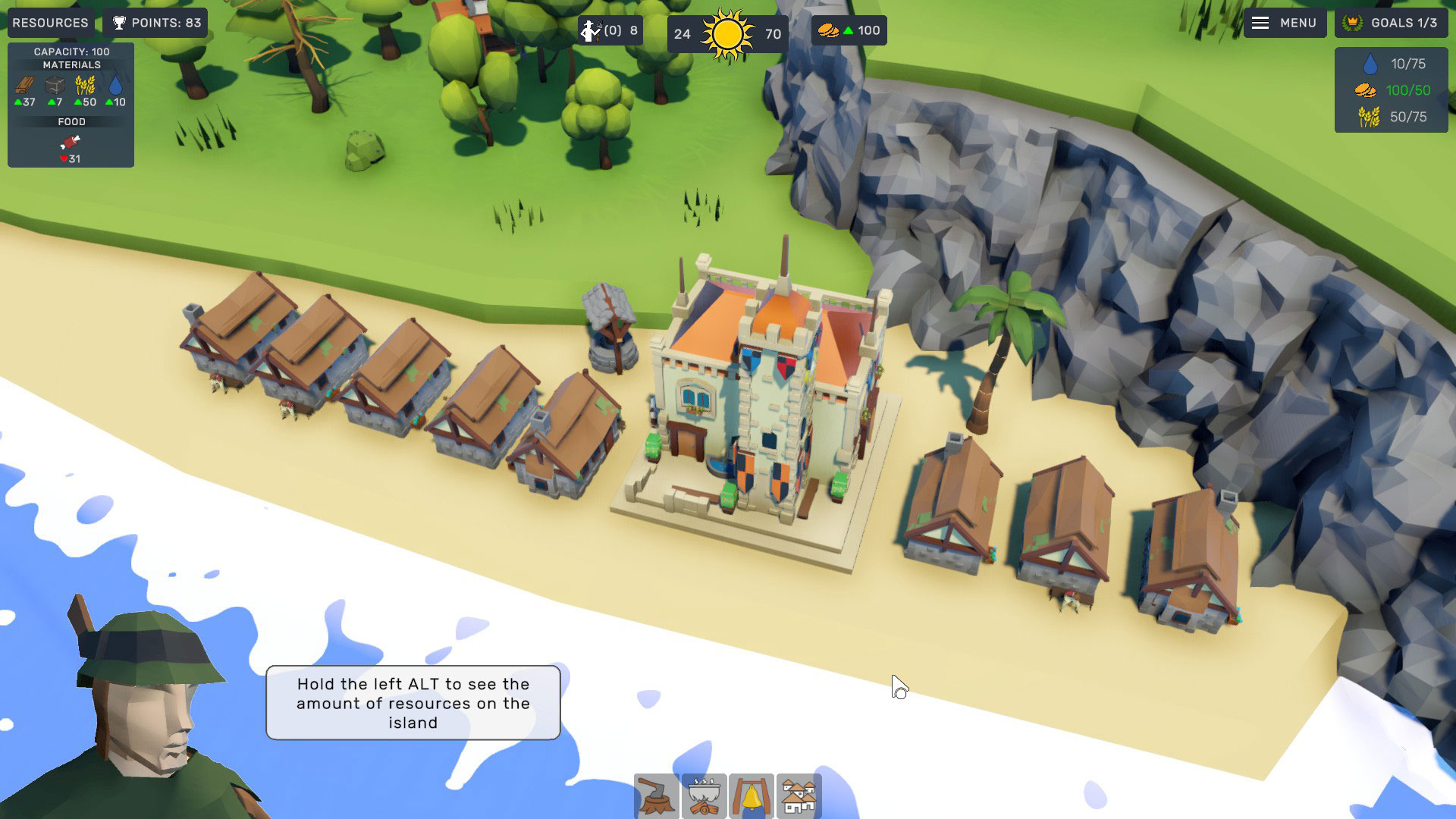Viewport: 1456px width, 819px height.
Task: Click the POINTS: 83 display
Action: point(155,22)
